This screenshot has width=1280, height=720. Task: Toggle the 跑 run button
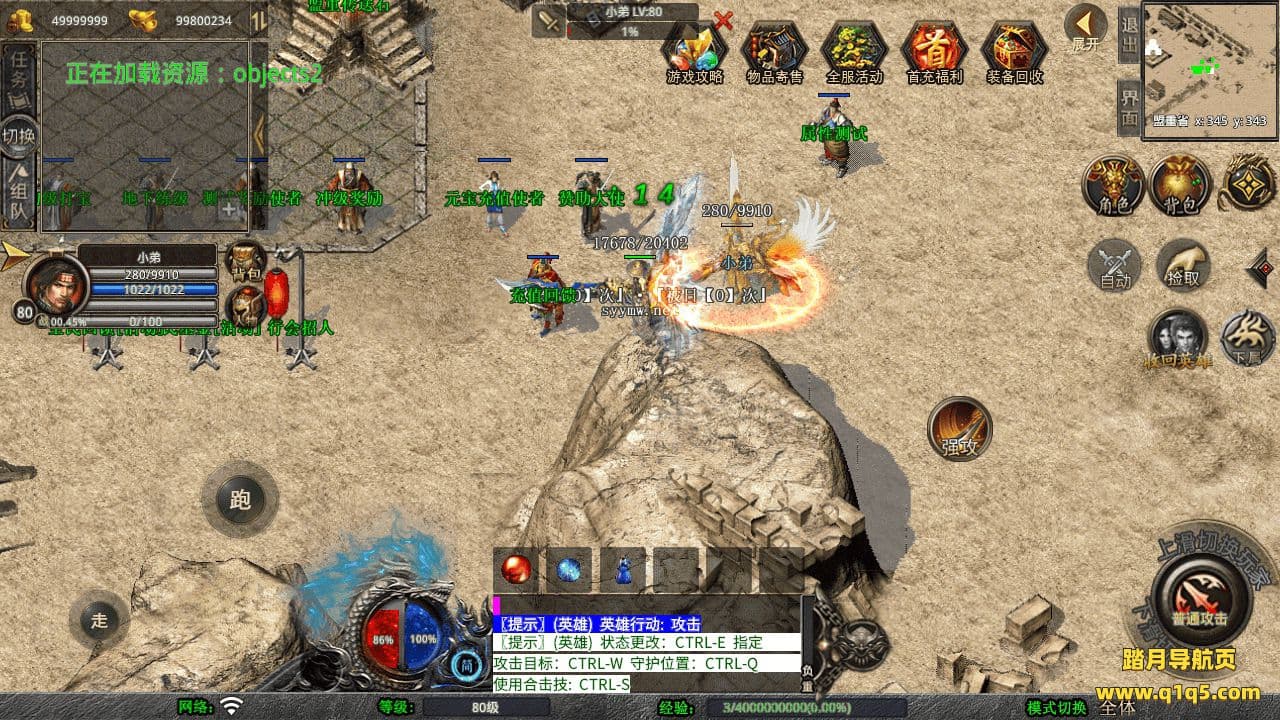(x=240, y=499)
